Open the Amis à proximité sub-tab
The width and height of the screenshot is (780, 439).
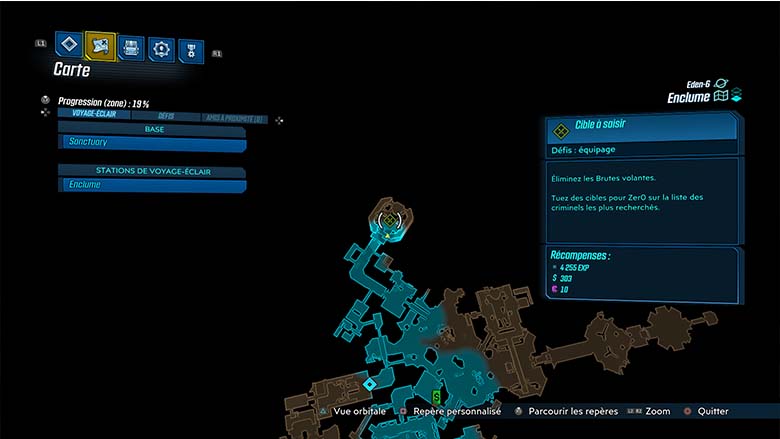[234, 118]
